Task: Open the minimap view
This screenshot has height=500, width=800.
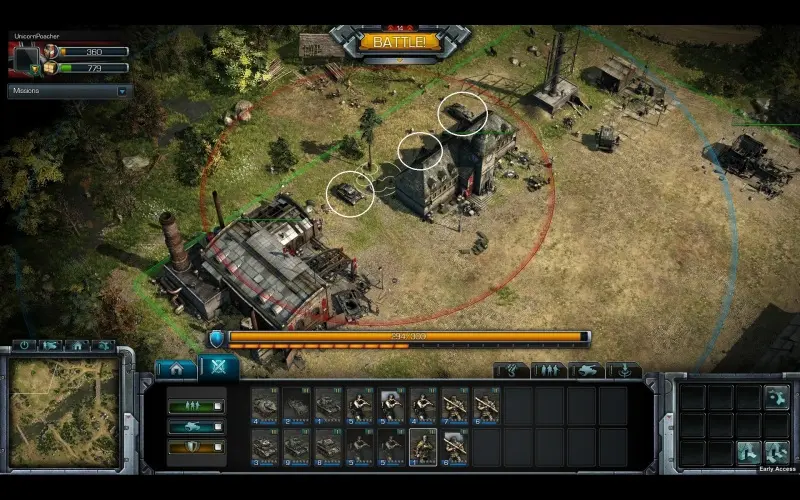Action: coord(64,413)
